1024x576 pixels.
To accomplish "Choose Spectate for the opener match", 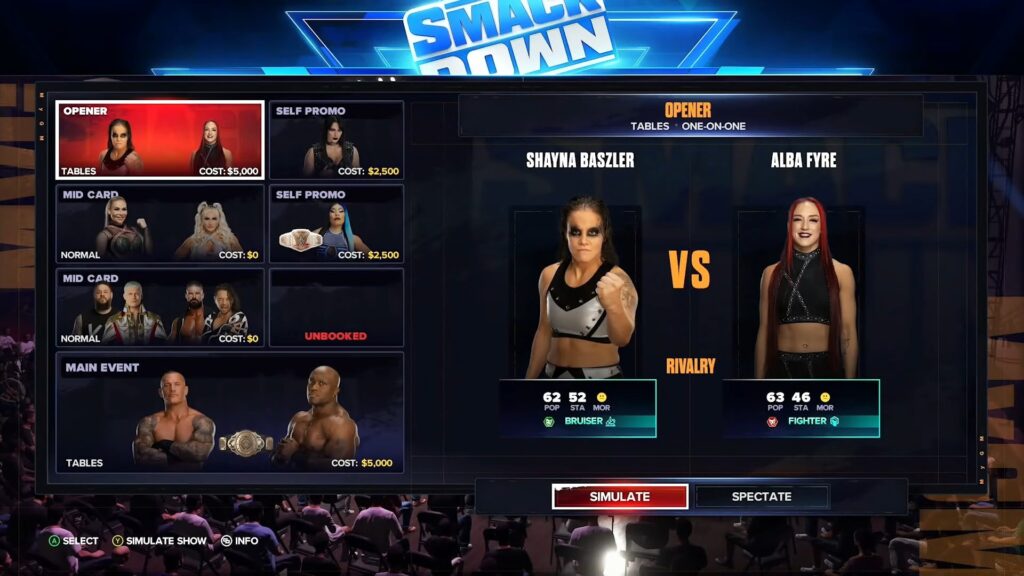I will coord(762,496).
